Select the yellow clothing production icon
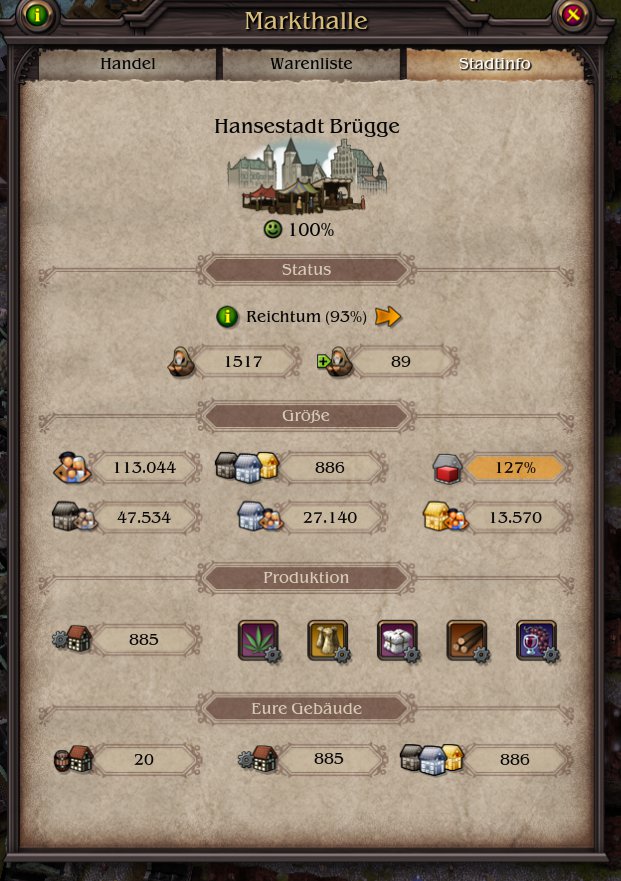The image size is (621, 881). click(x=327, y=639)
